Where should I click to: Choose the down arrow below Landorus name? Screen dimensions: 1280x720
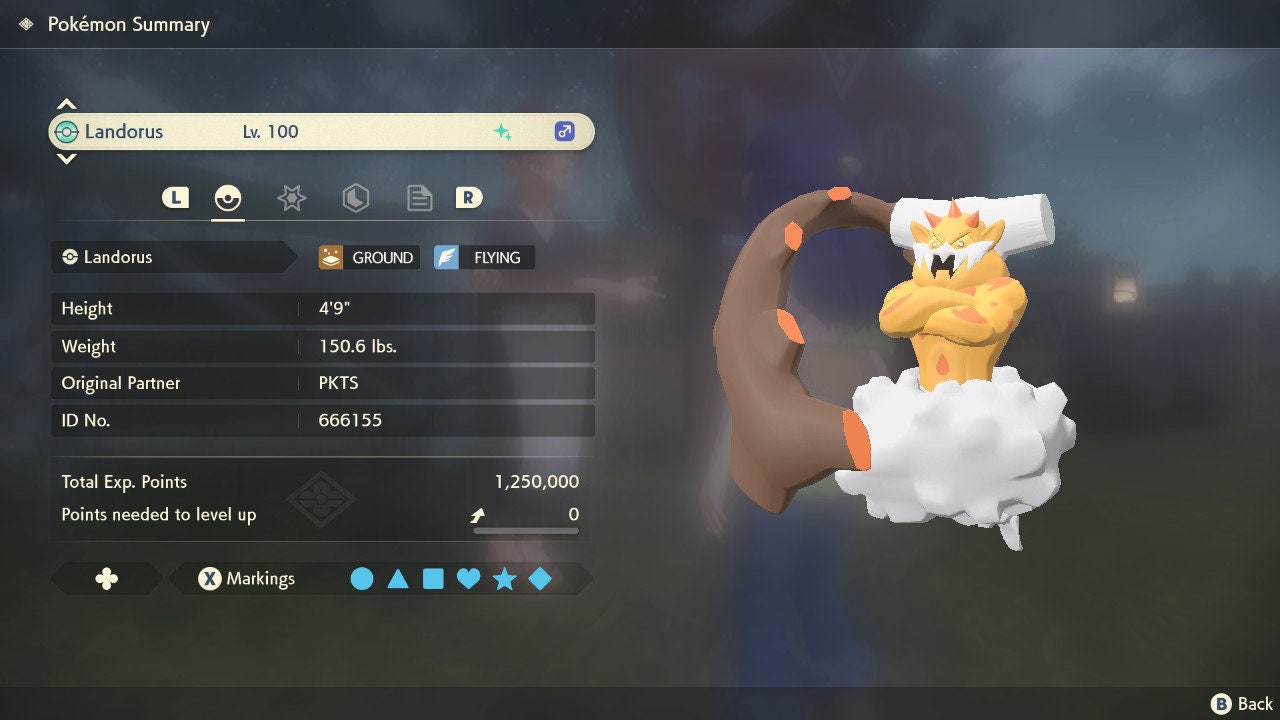tap(66, 158)
